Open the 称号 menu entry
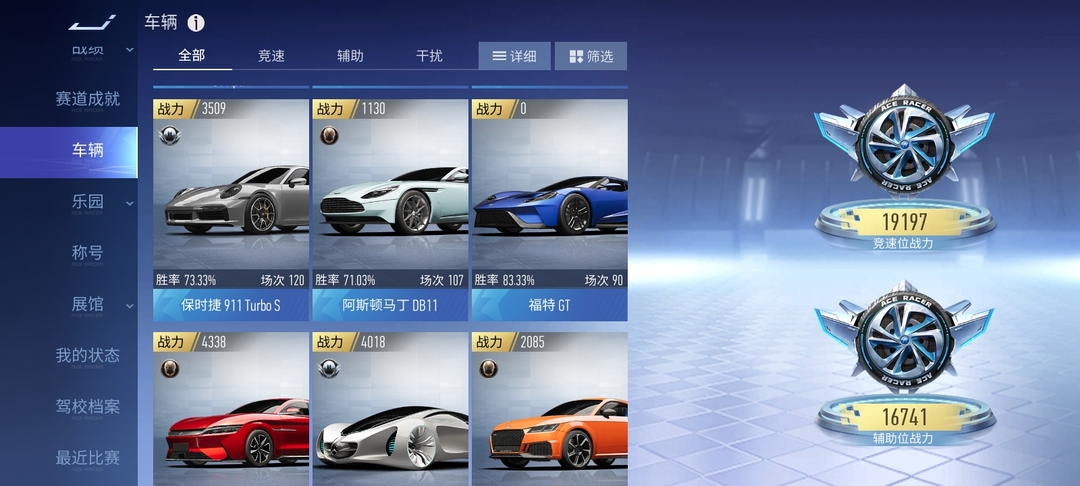Viewport: 1080px width, 486px height. [x=87, y=253]
